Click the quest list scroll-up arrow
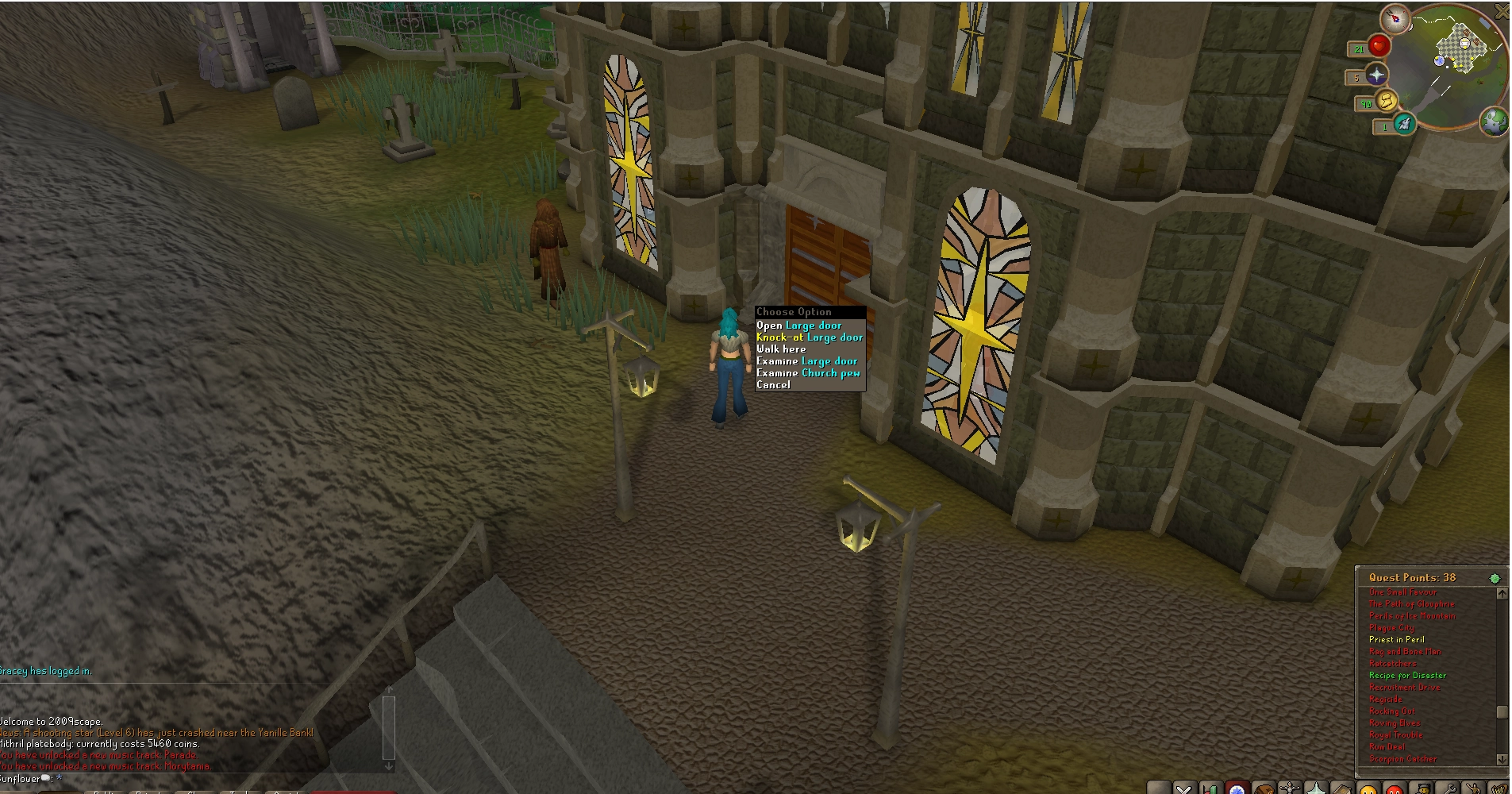Image resolution: width=1512 pixels, height=794 pixels. (x=1501, y=594)
